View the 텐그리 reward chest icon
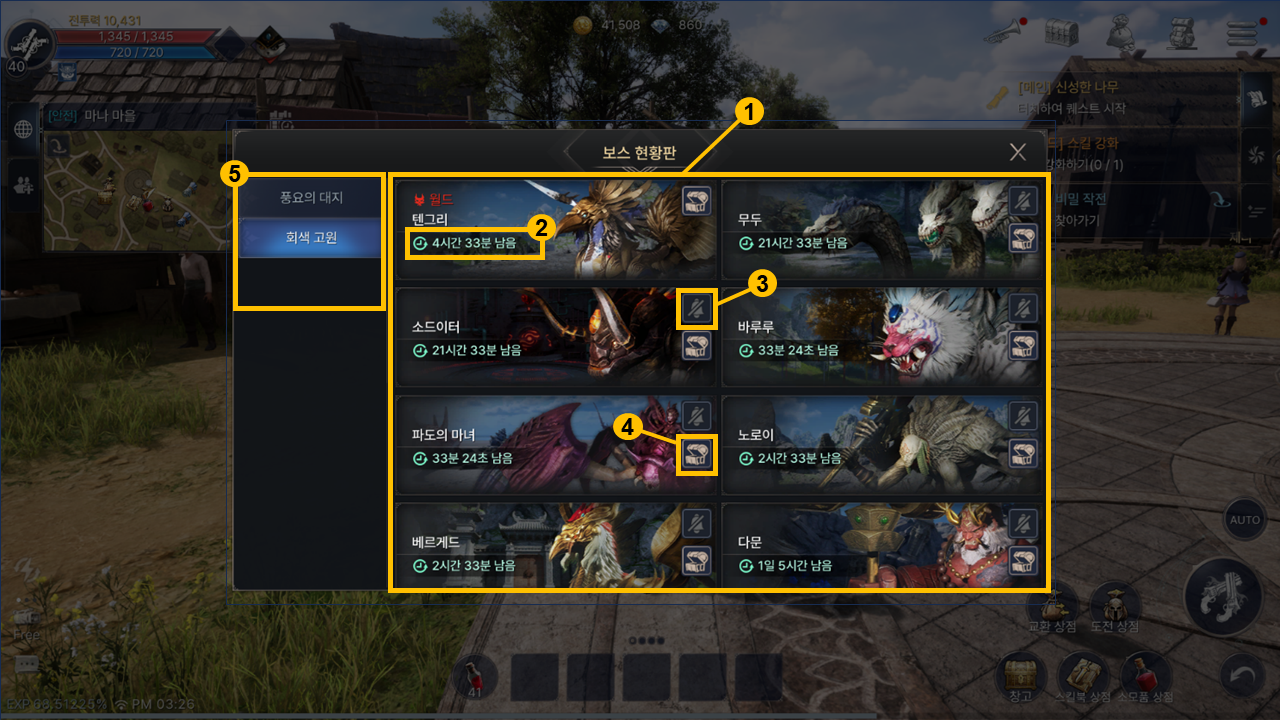Viewport: 1280px width, 720px height. click(x=697, y=200)
